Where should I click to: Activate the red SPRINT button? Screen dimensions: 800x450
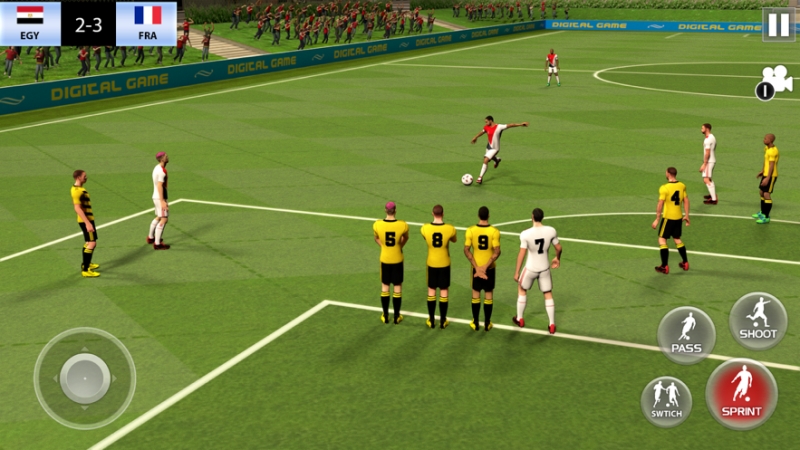[741, 393]
